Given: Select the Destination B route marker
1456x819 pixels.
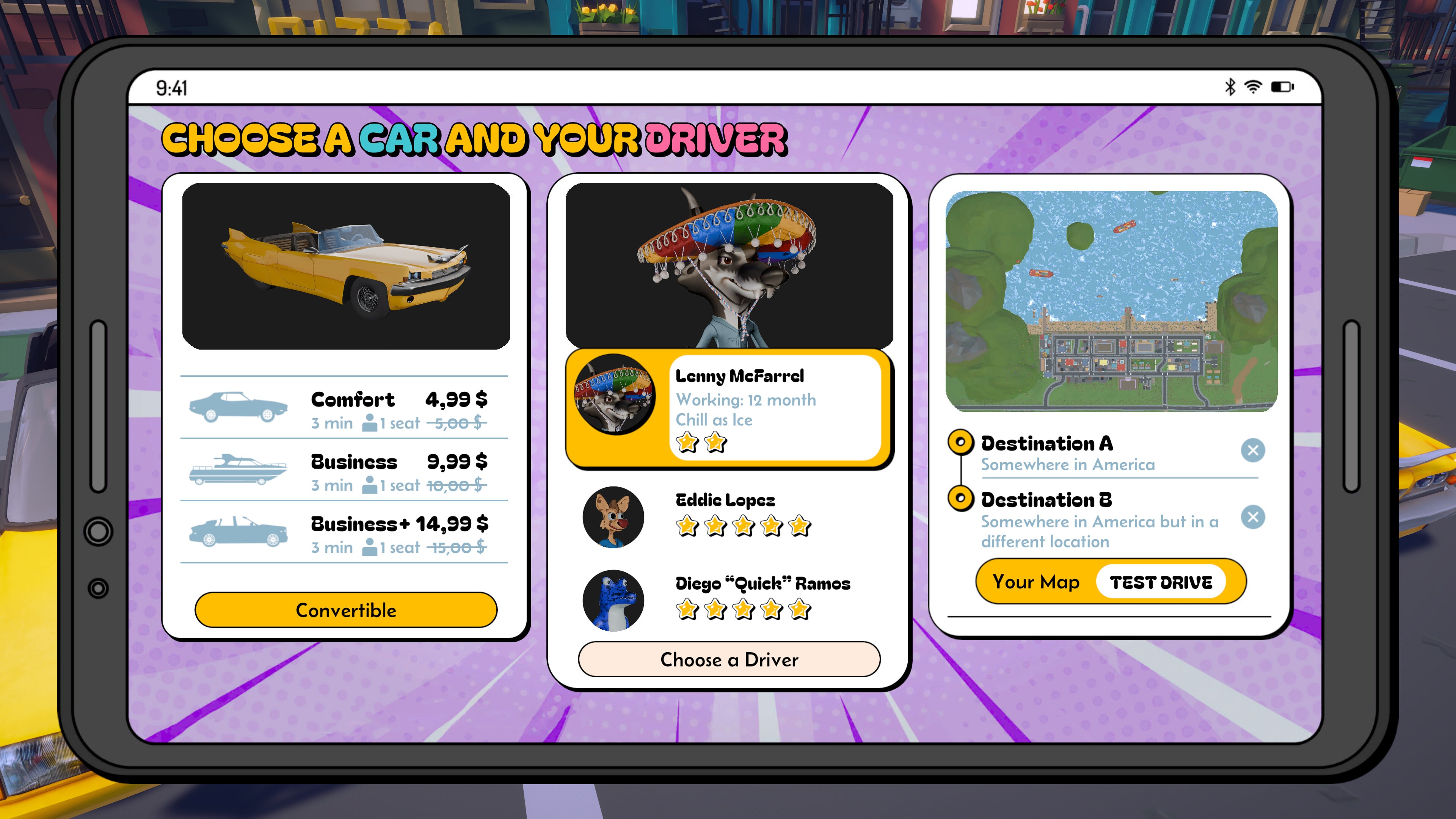Looking at the screenshot, I should [962, 500].
